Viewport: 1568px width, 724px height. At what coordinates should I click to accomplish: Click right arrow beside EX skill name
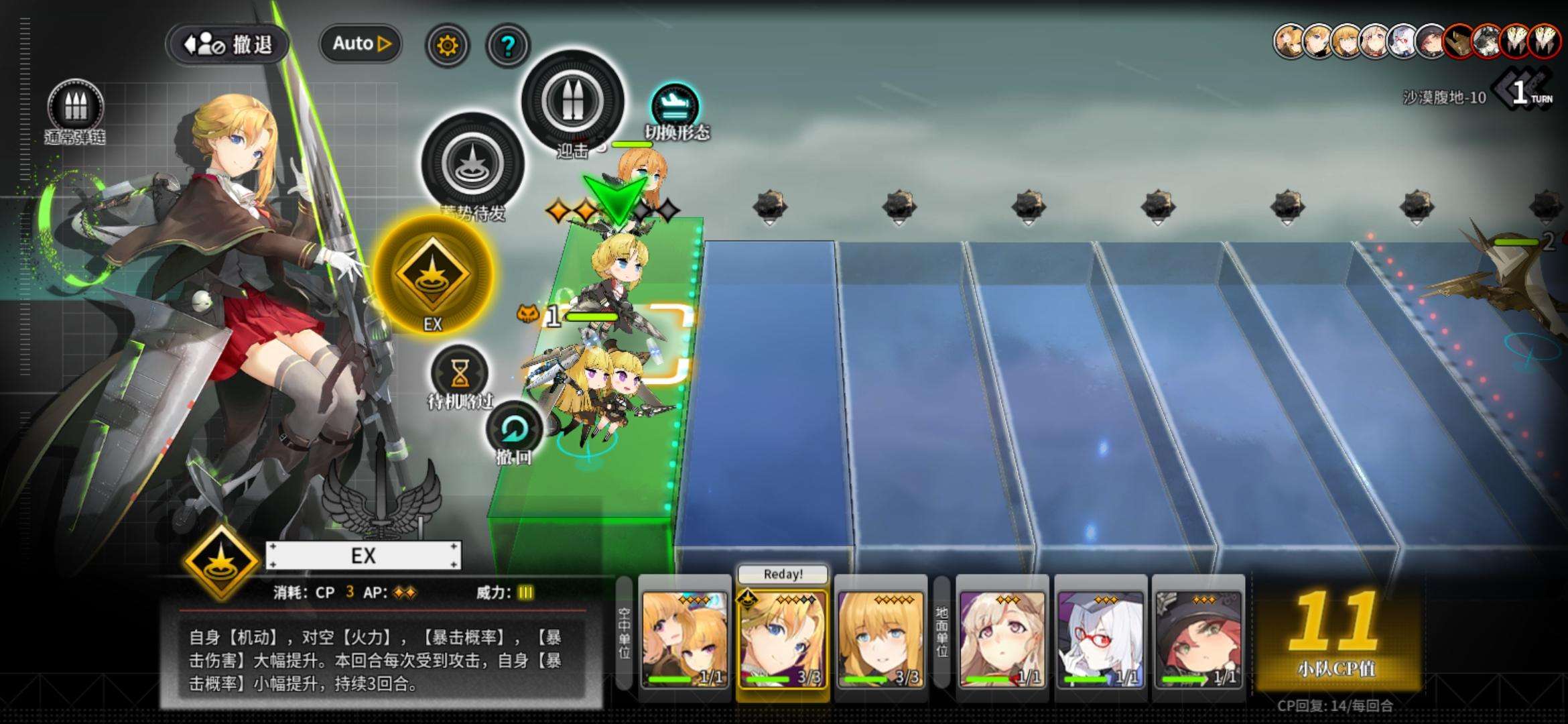pos(454,555)
